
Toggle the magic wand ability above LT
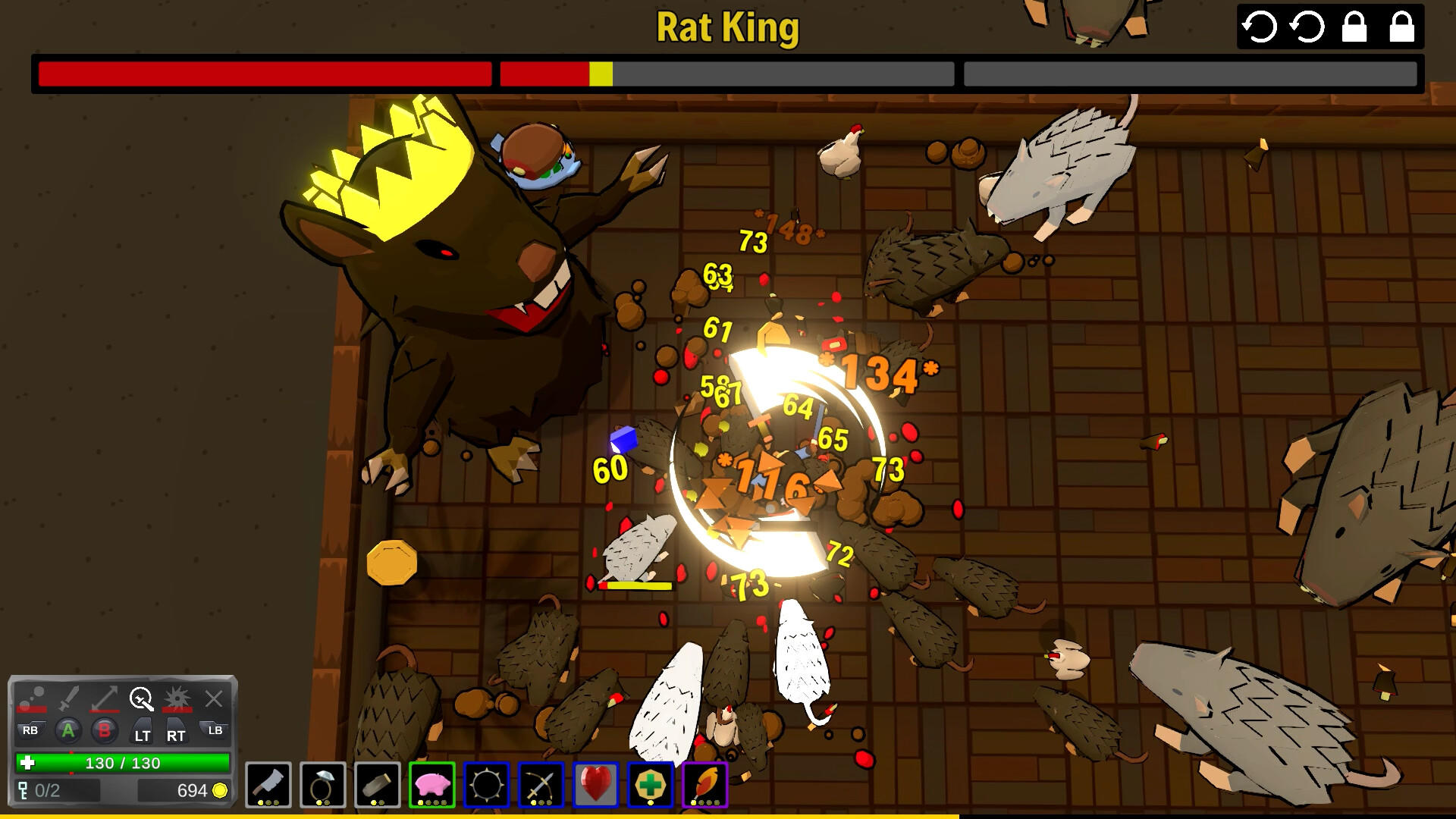tap(142, 698)
